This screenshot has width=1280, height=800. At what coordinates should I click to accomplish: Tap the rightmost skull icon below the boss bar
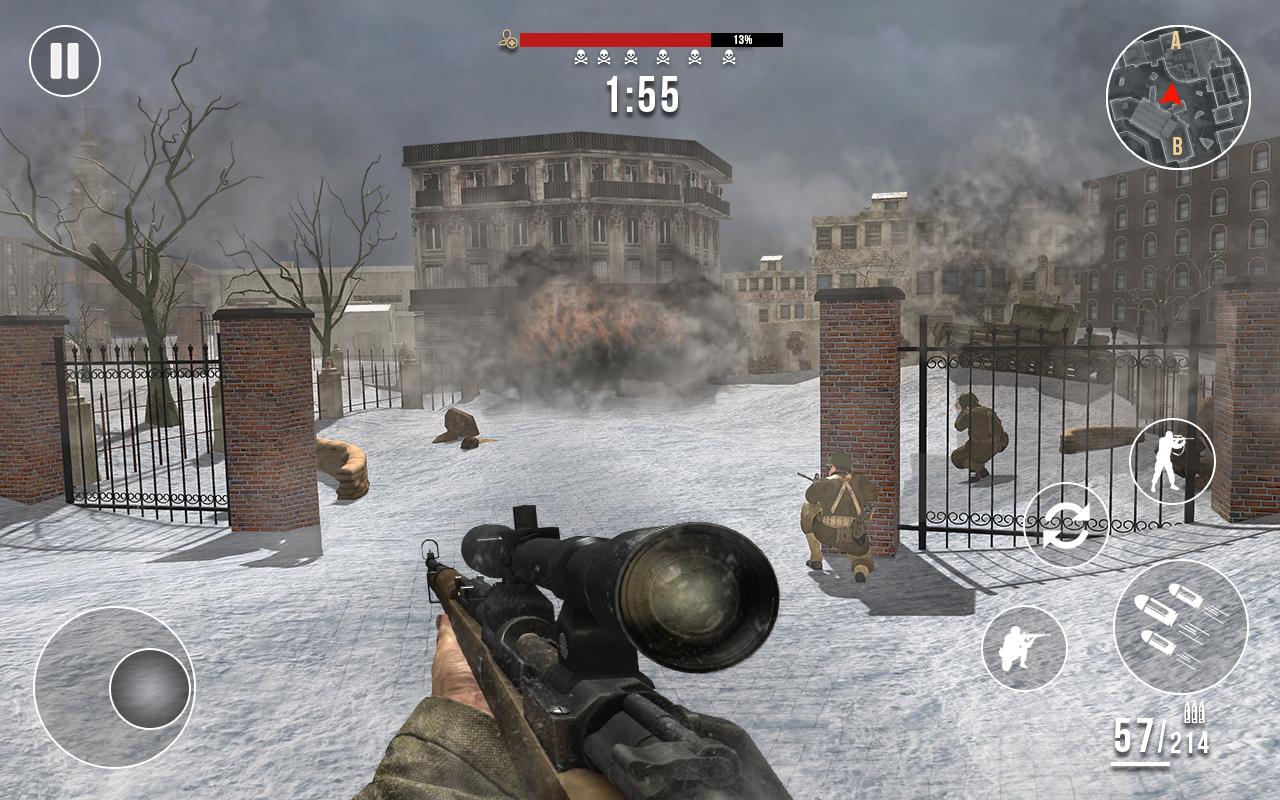click(x=729, y=58)
